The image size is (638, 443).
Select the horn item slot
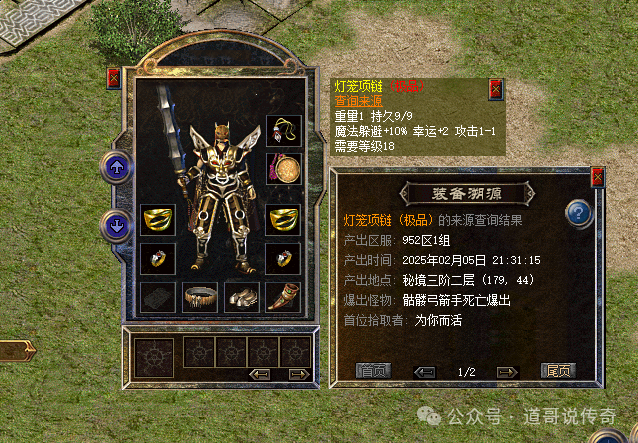click(284, 296)
